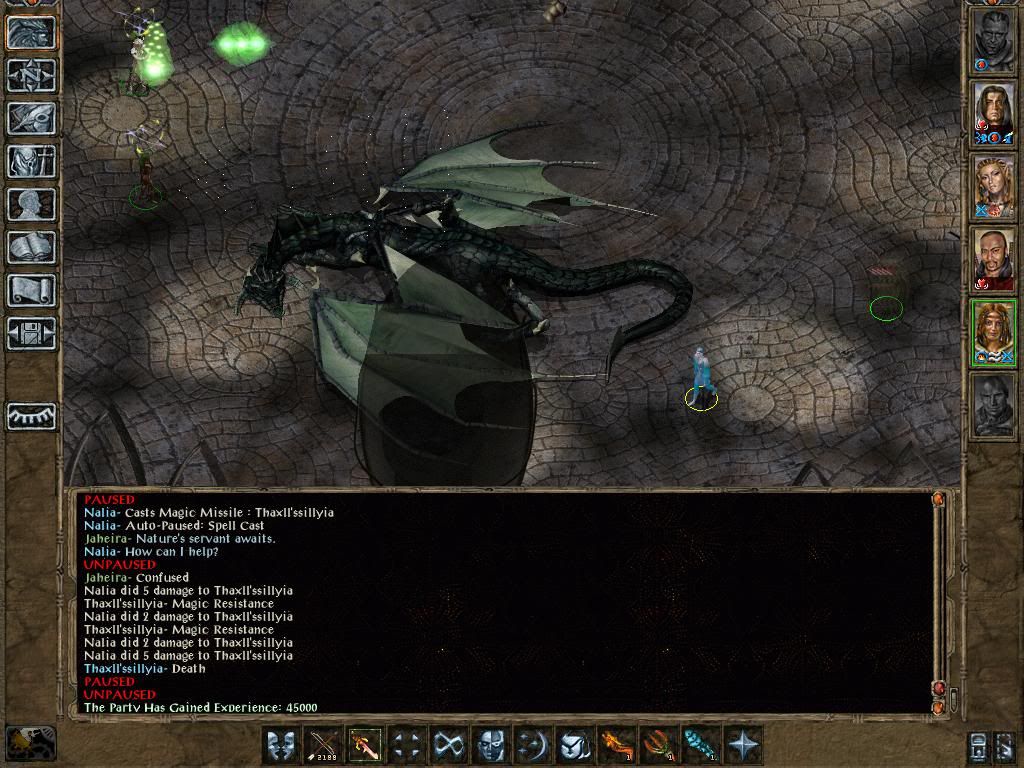Click the rest eye button
The image size is (1024, 768).
pos(31,415)
